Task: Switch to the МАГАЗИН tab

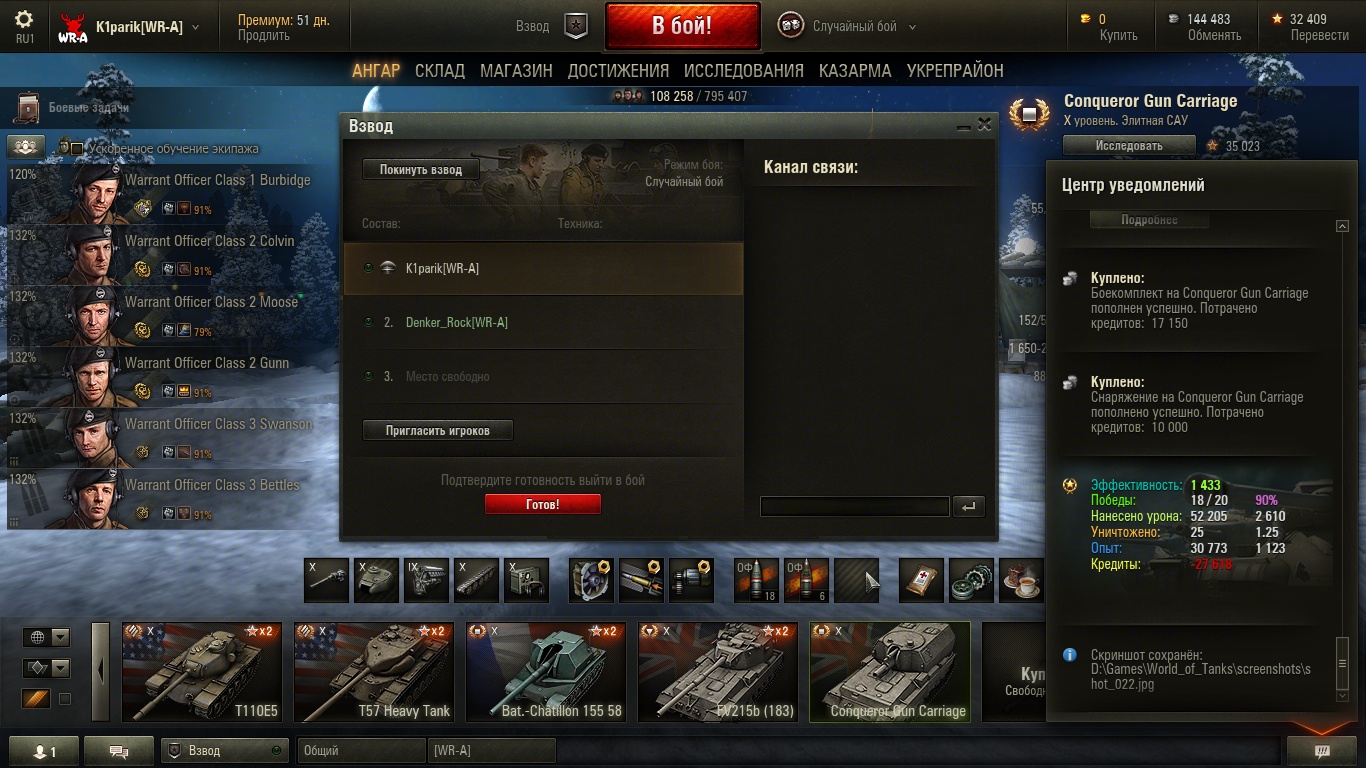Action: coord(516,71)
